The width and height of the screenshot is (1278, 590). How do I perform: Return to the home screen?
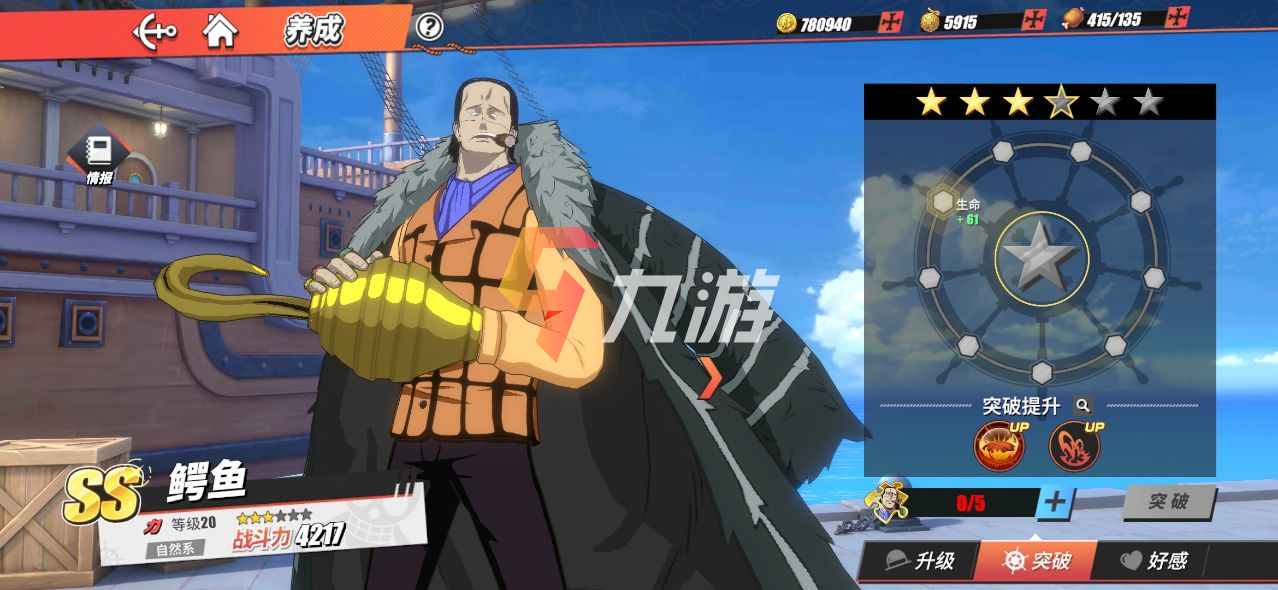(x=220, y=31)
